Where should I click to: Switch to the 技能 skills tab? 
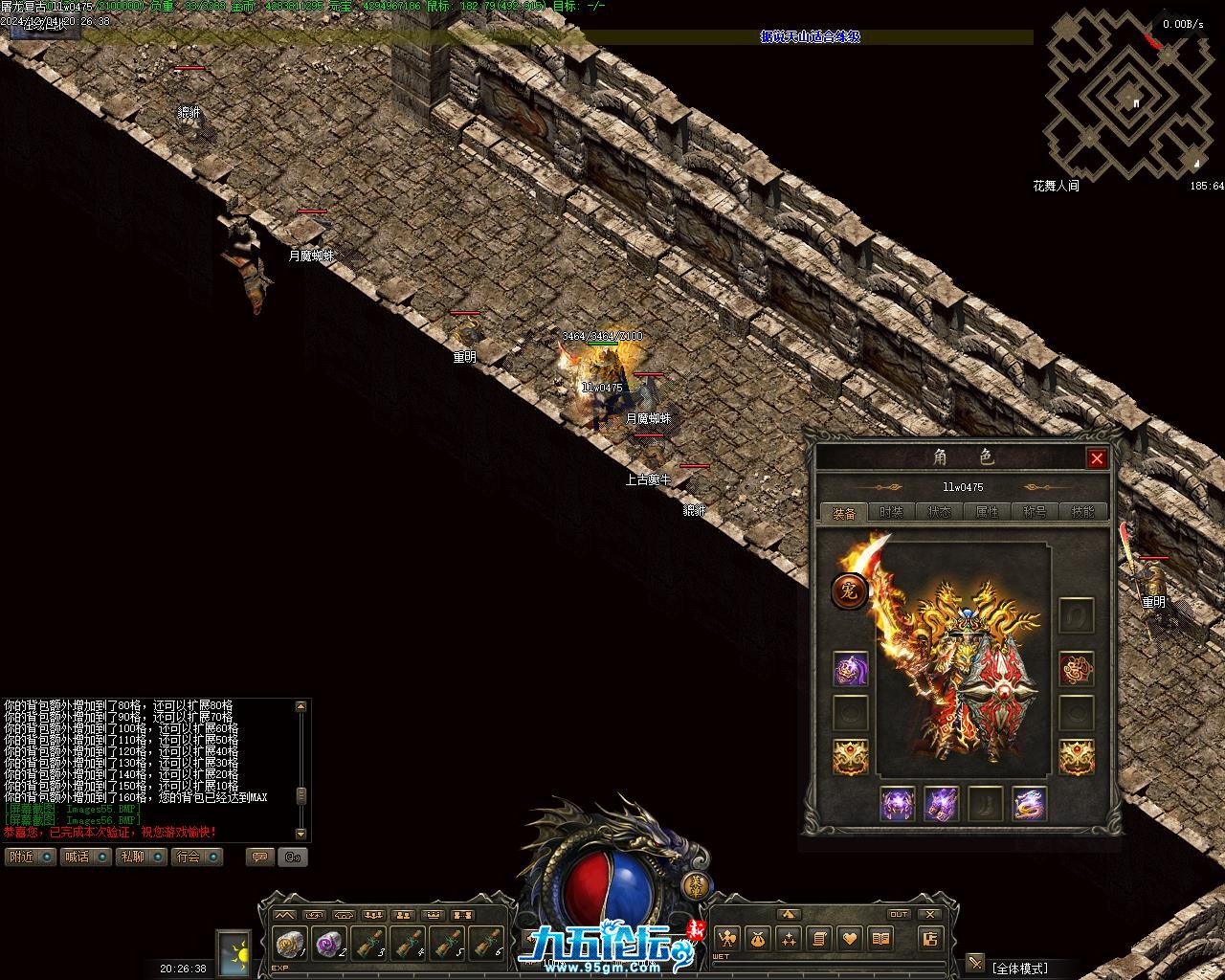[1082, 512]
